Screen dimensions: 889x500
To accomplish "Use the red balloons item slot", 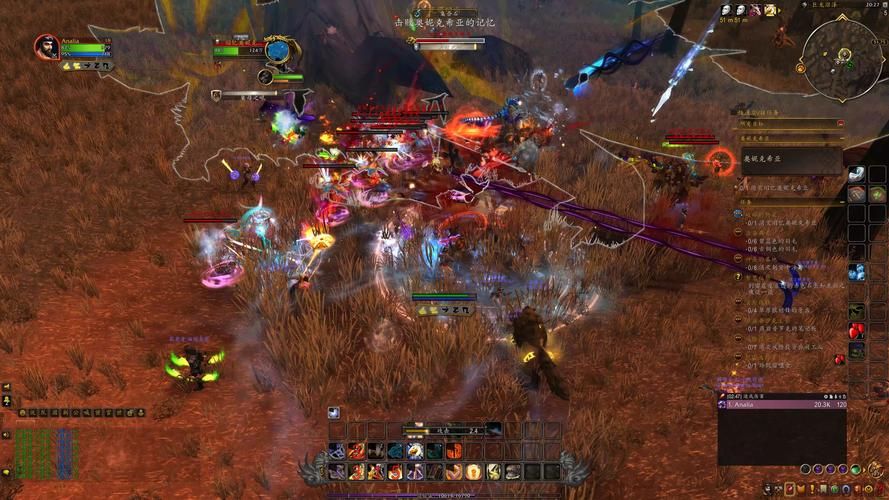I will tap(856, 331).
